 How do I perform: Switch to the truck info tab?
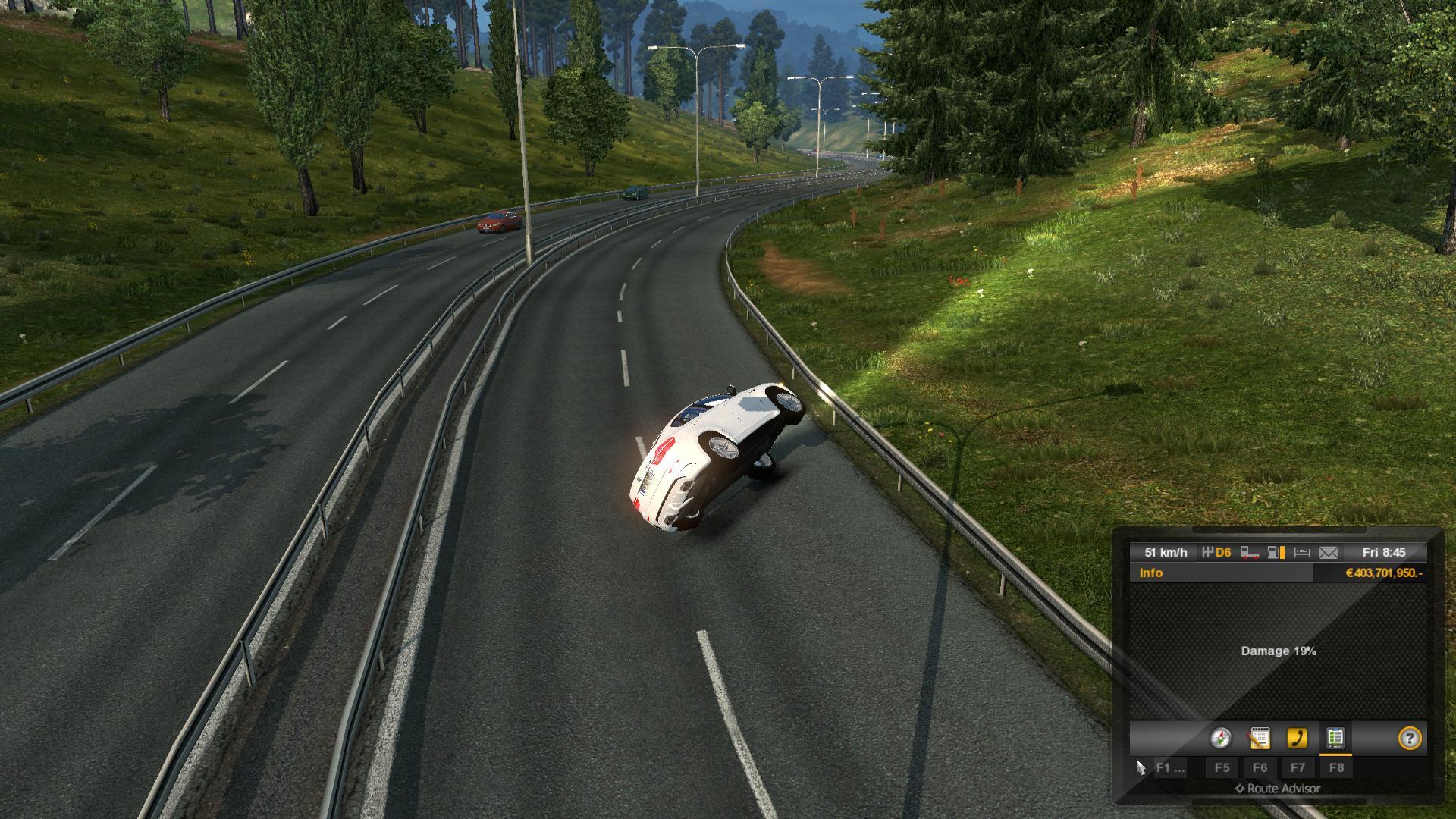(1335, 738)
